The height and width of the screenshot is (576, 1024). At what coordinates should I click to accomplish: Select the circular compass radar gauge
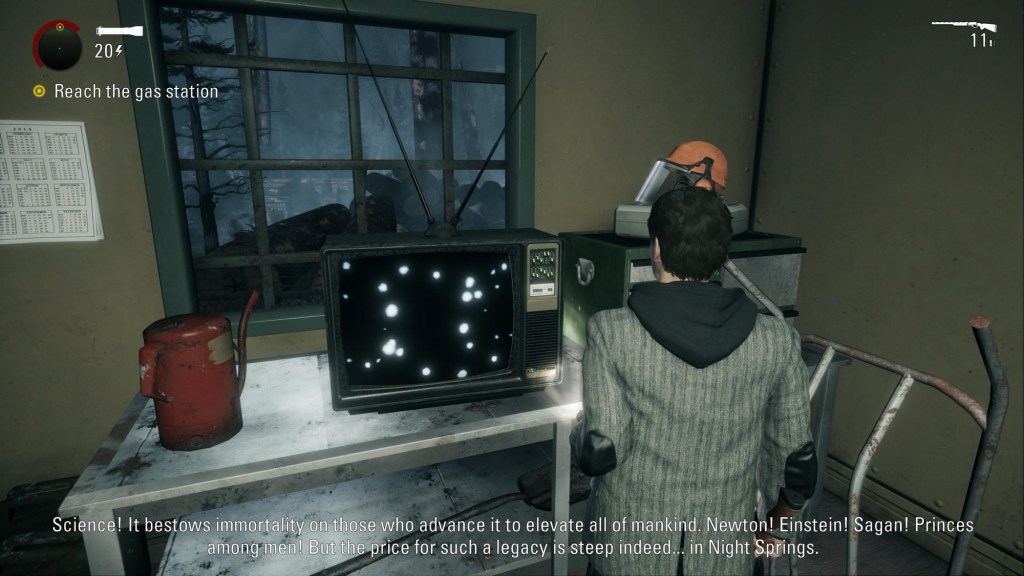click(57, 44)
